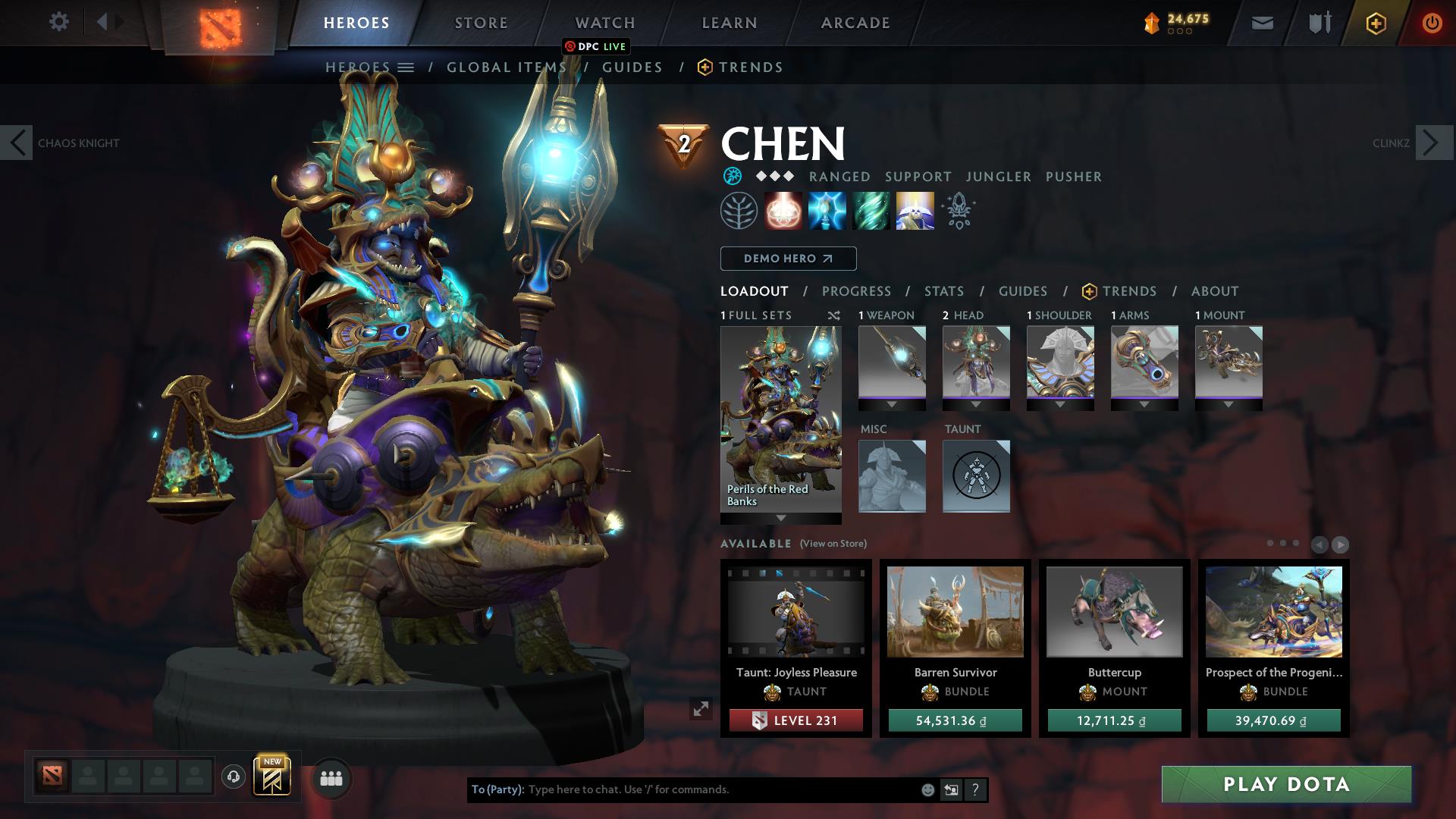Image resolution: width=1456 pixels, height=819 pixels.
Task: Click the DEMO HERO button
Action: 787,259
